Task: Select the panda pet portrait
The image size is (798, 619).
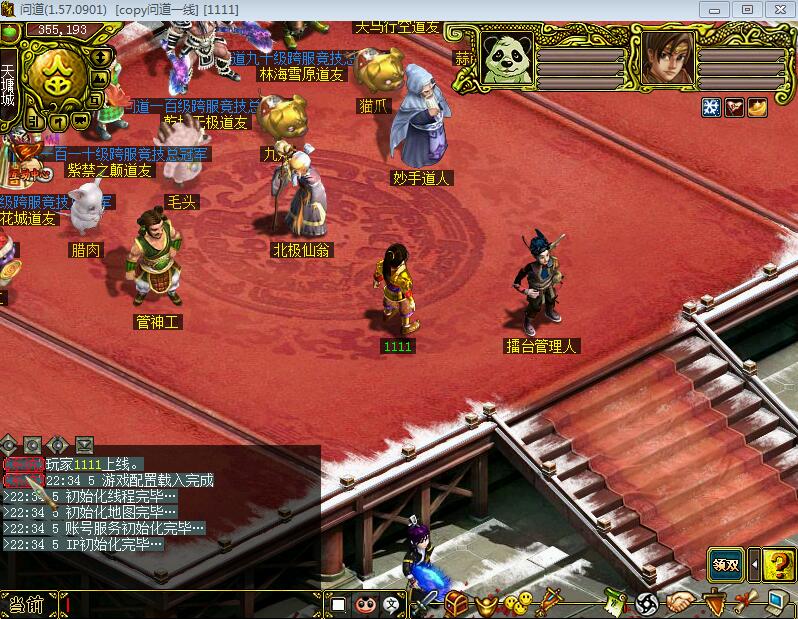Action: pyautogui.click(x=507, y=58)
